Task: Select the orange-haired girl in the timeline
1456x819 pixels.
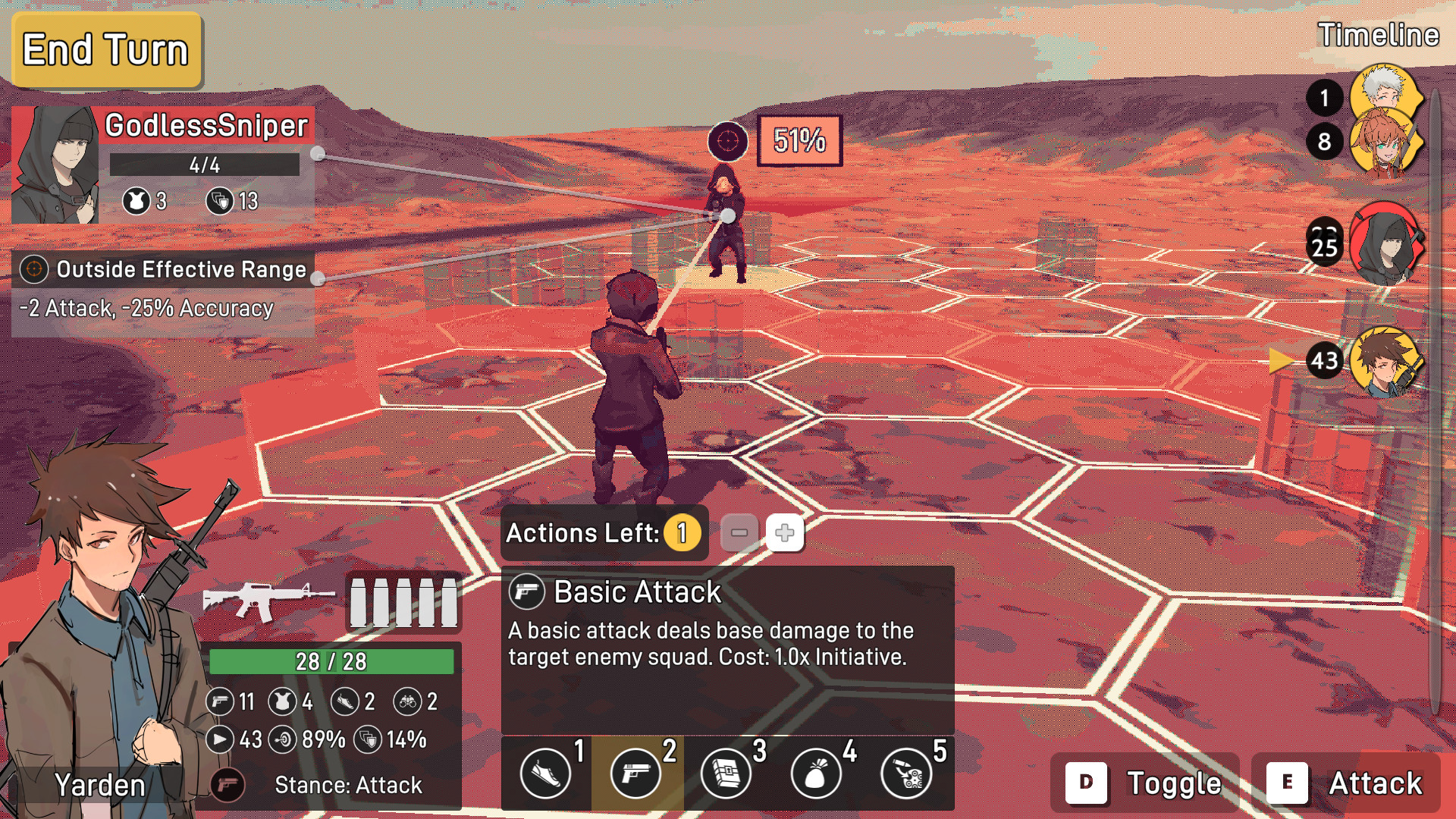Action: pos(1384,144)
